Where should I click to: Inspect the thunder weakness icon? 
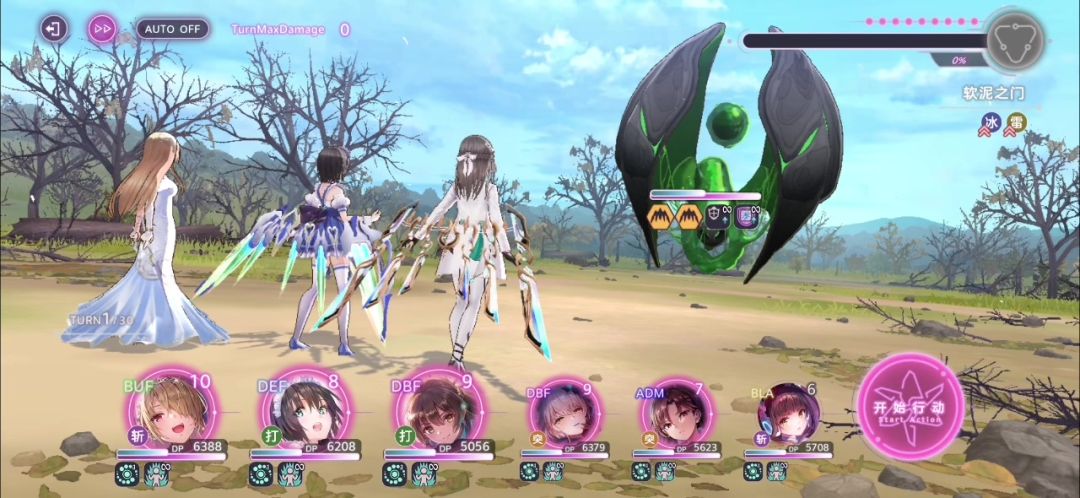(x=1015, y=124)
